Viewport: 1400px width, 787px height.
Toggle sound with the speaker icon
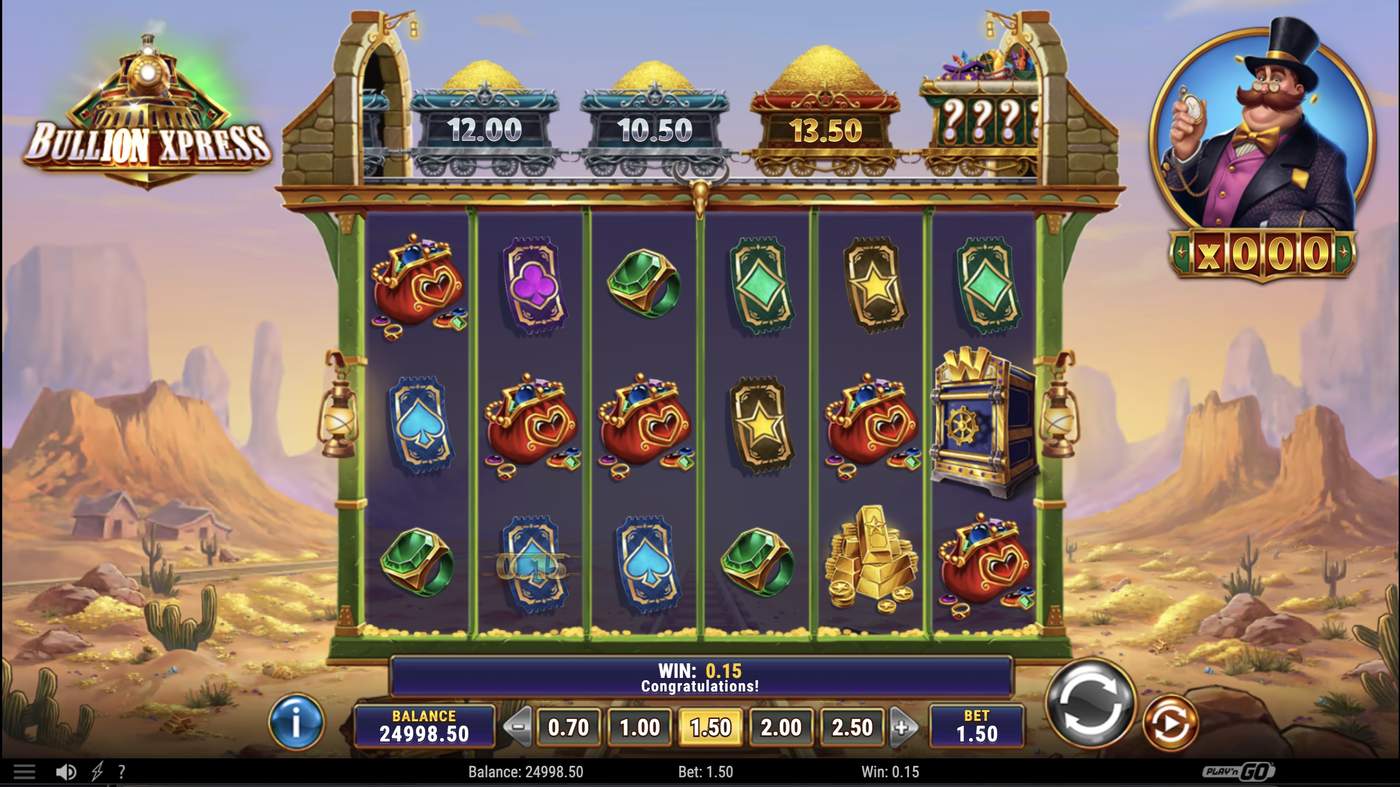point(66,772)
